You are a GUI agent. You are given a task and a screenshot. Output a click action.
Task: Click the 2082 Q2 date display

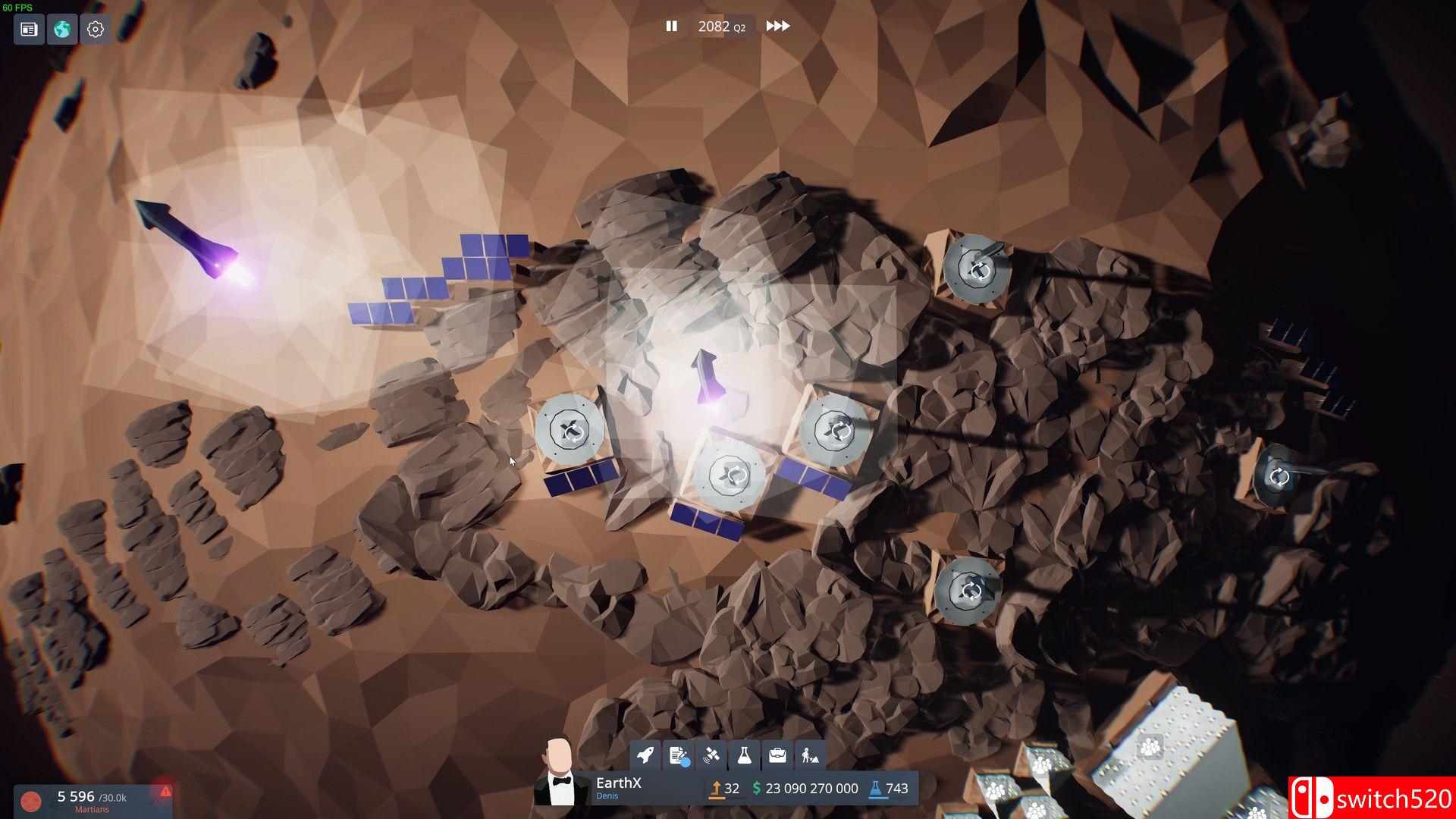(x=720, y=26)
